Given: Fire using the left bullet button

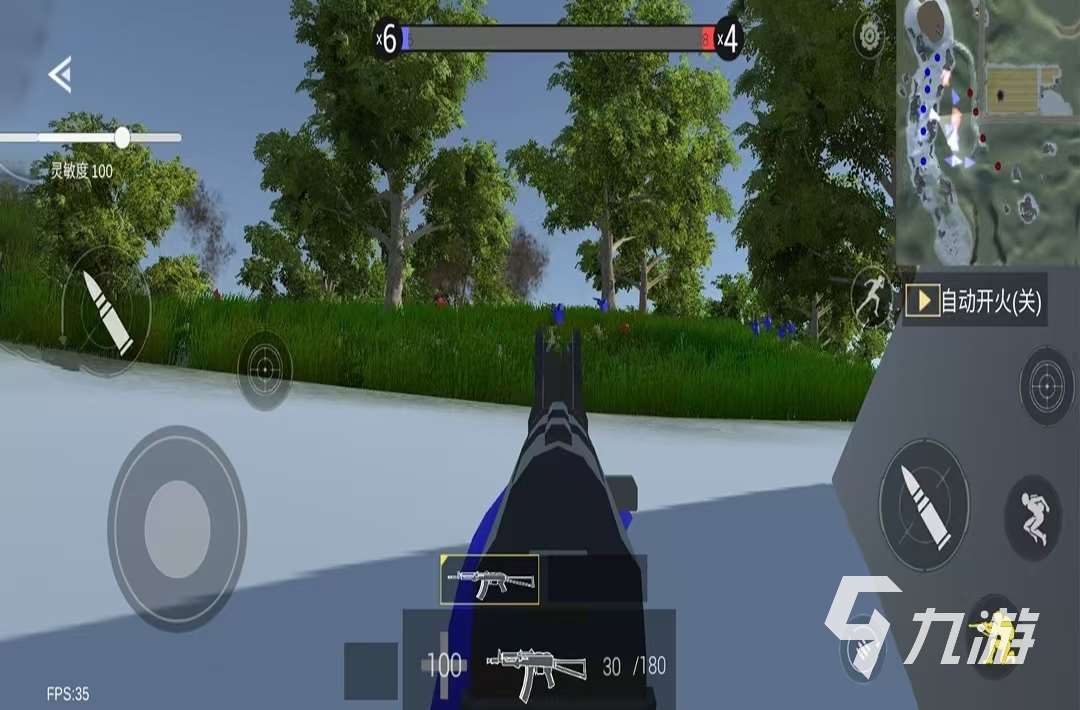Looking at the screenshot, I should [x=106, y=311].
